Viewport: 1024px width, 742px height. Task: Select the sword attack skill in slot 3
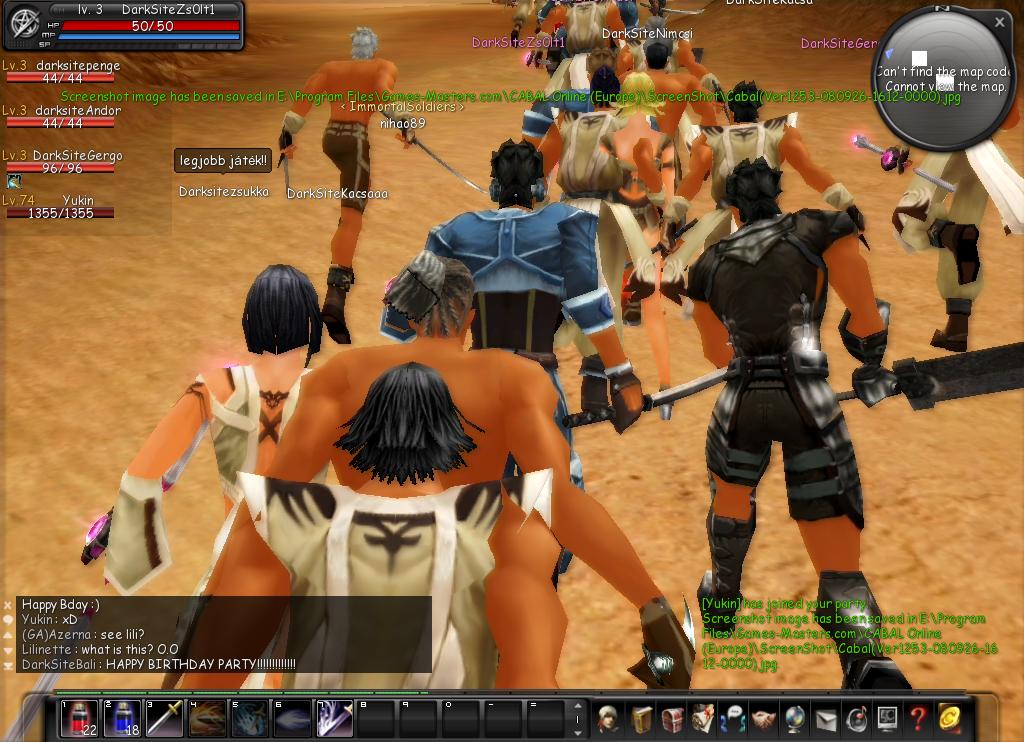click(165, 719)
